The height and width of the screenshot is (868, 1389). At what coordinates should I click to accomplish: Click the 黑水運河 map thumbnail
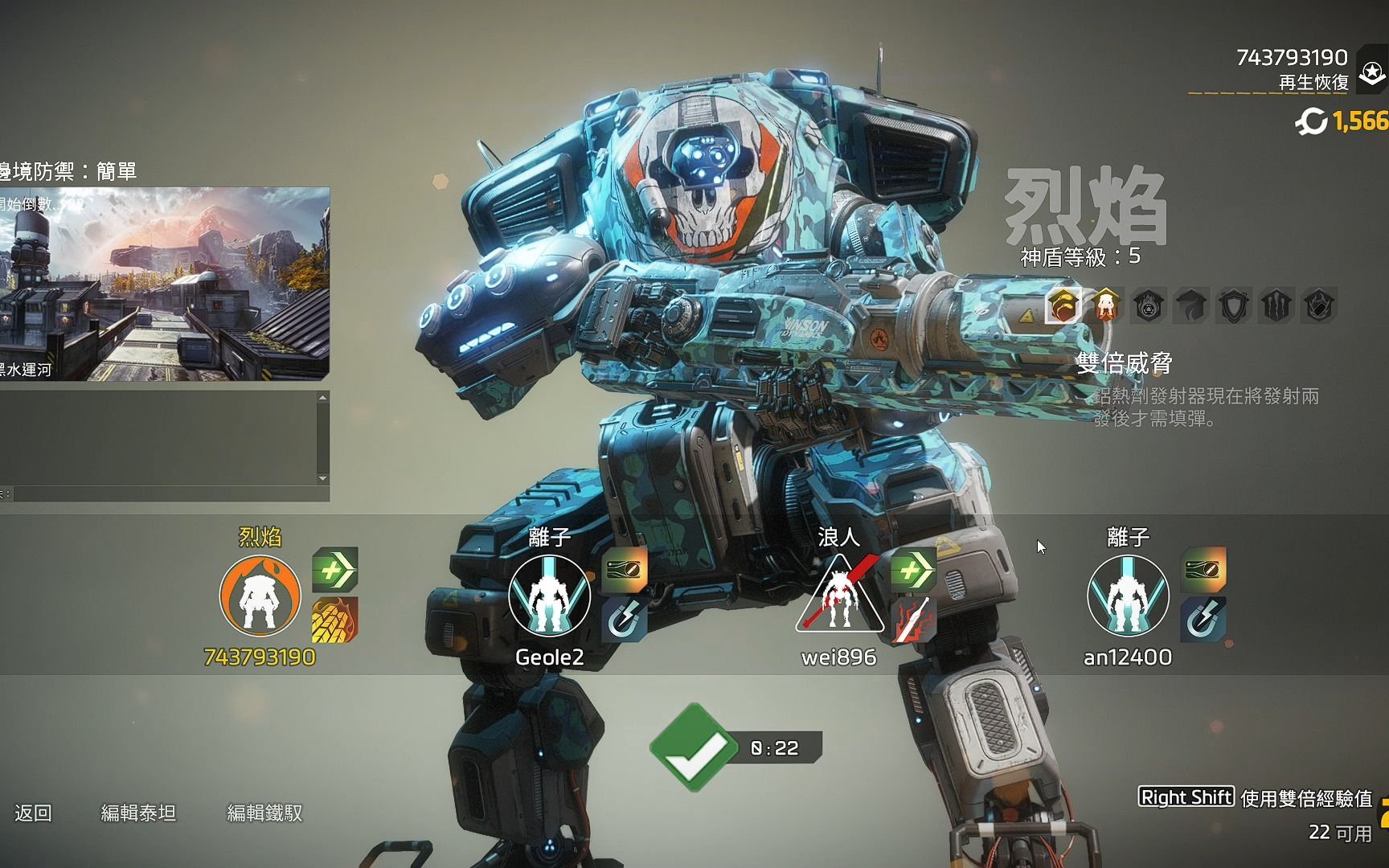[164, 283]
